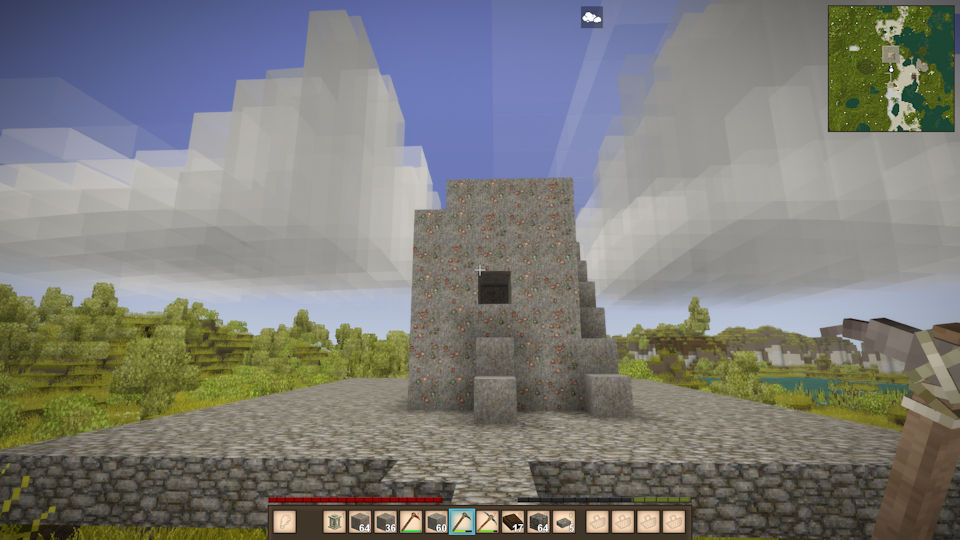Viewport: 960px width, 540px height.
Task: Pick the stone block stack of 60
Action: tap(436, 521)
